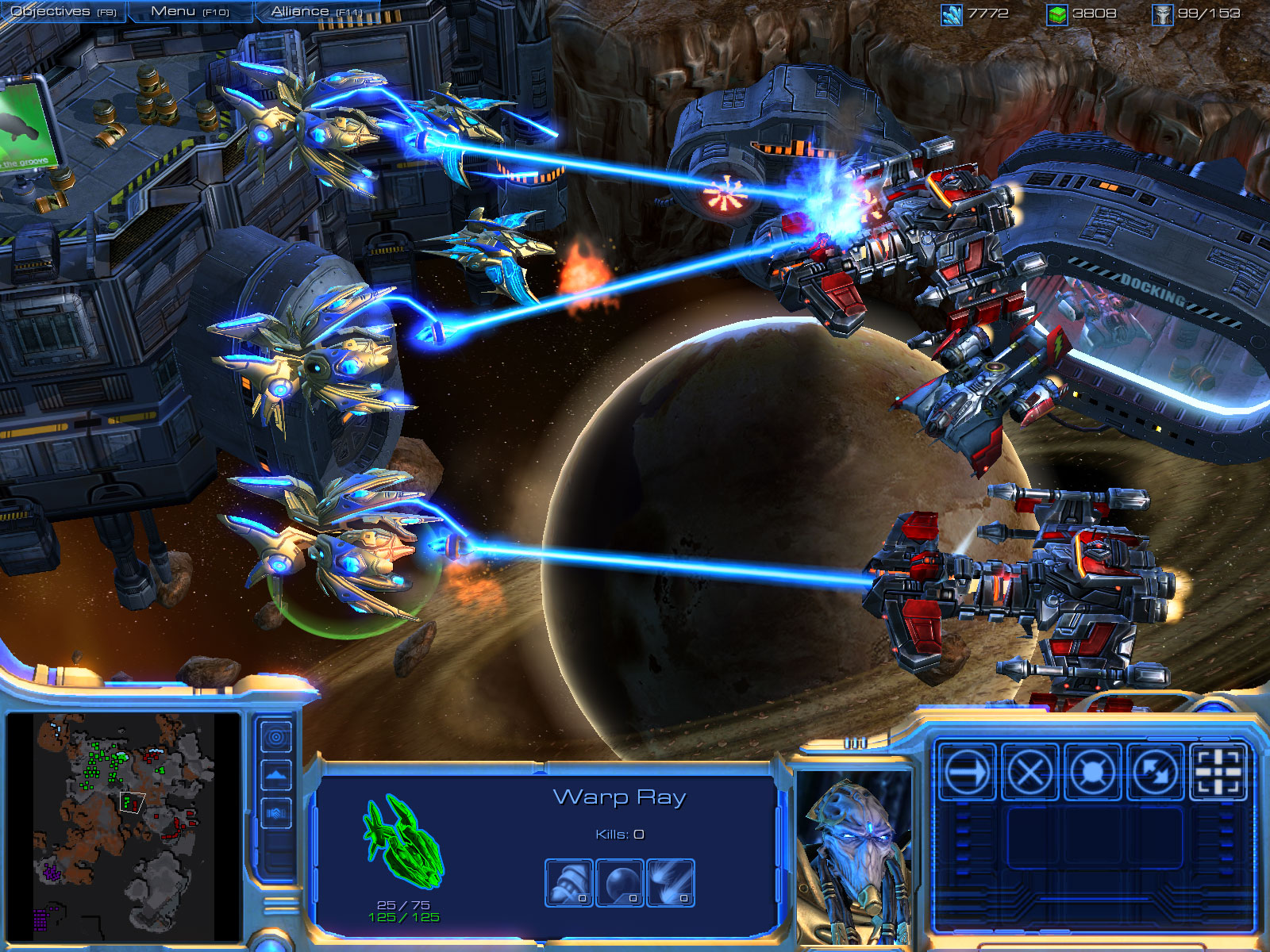Click the middle sphere weapon icon
The image size is (1270, 952).
(x=618, y=881)
